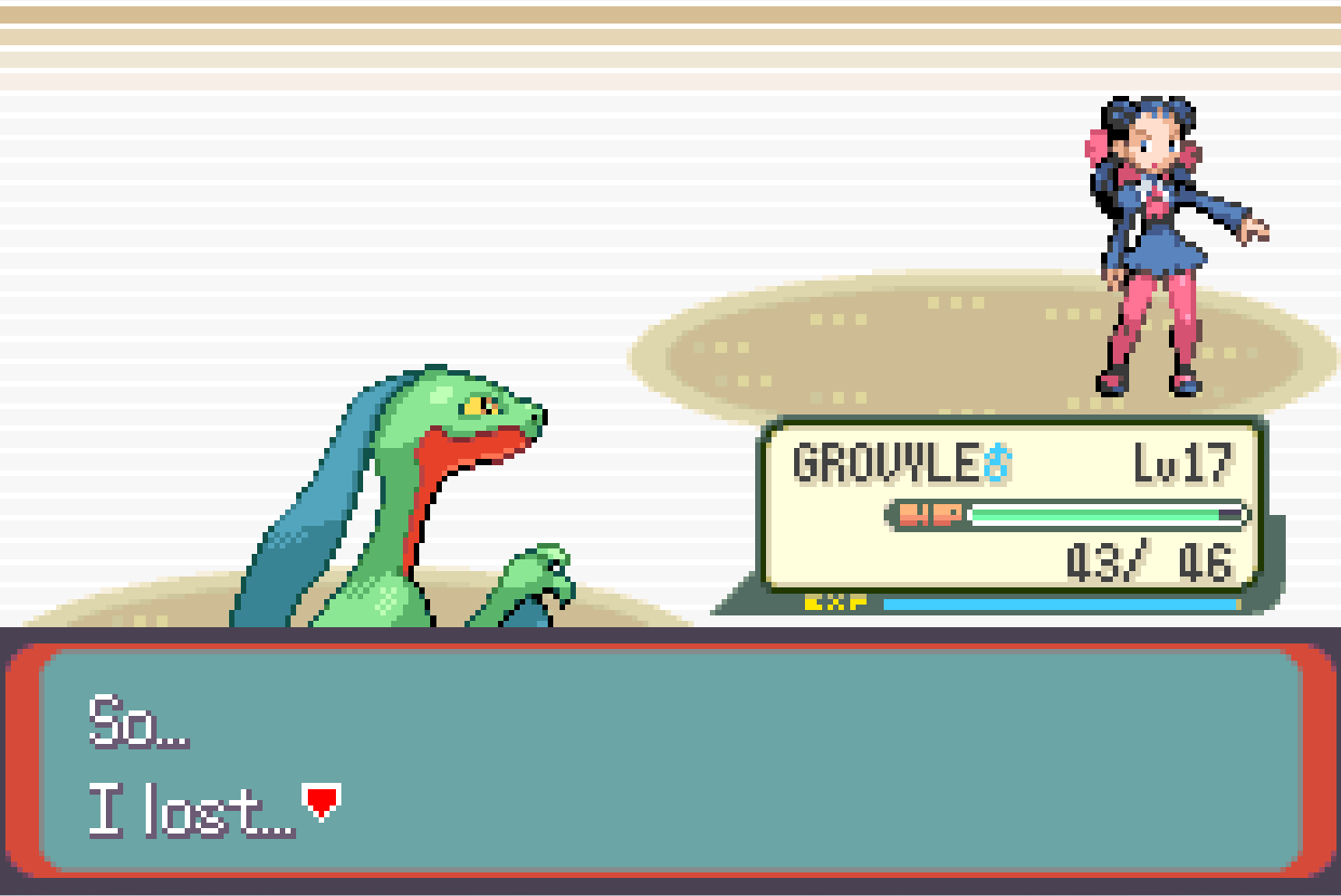1341x896 pixels.
Task: Click the green HP bar
Action: (x=1096, y=513)
